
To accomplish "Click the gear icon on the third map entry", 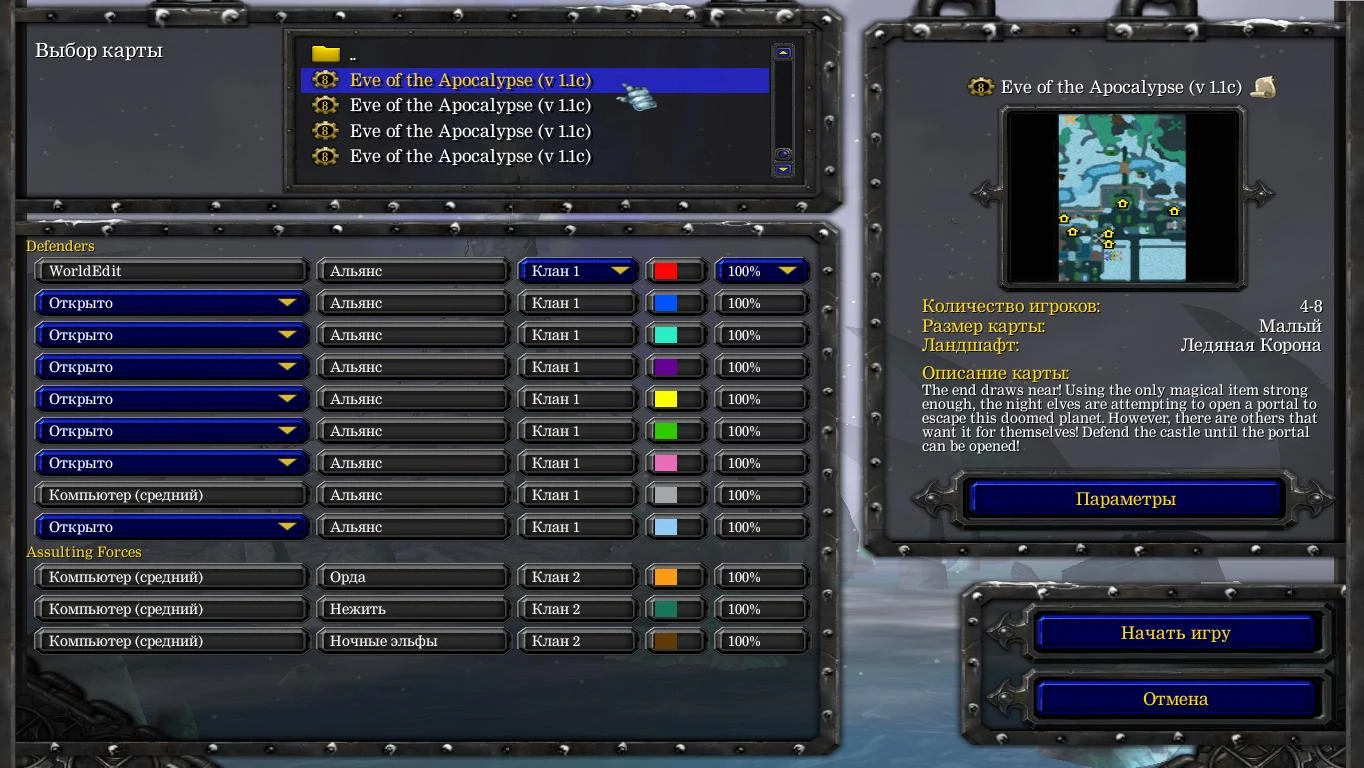I will pyautogui.click(x=324, y=130).
